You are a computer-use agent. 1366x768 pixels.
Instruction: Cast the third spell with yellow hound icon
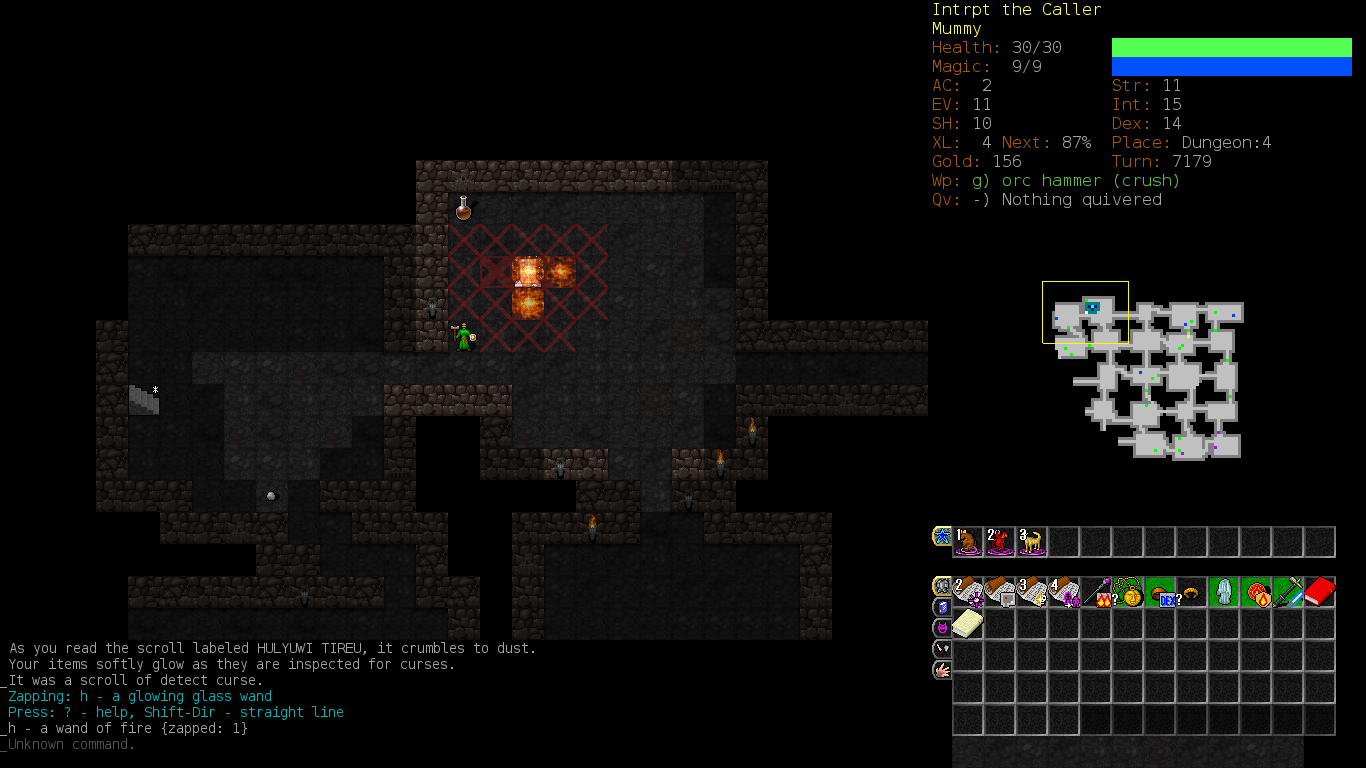point(1032,542)
